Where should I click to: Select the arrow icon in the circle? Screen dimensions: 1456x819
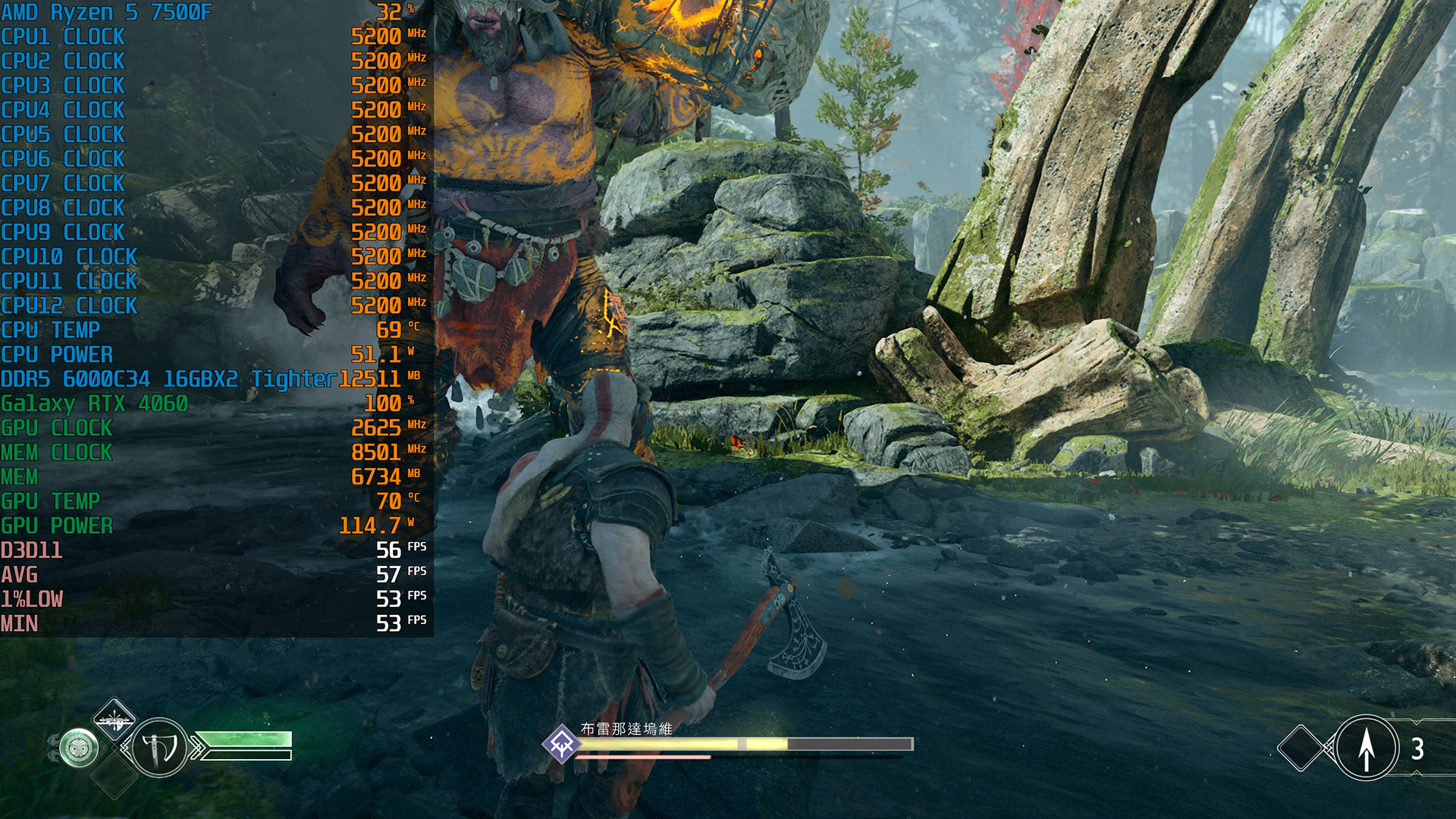1366,748
